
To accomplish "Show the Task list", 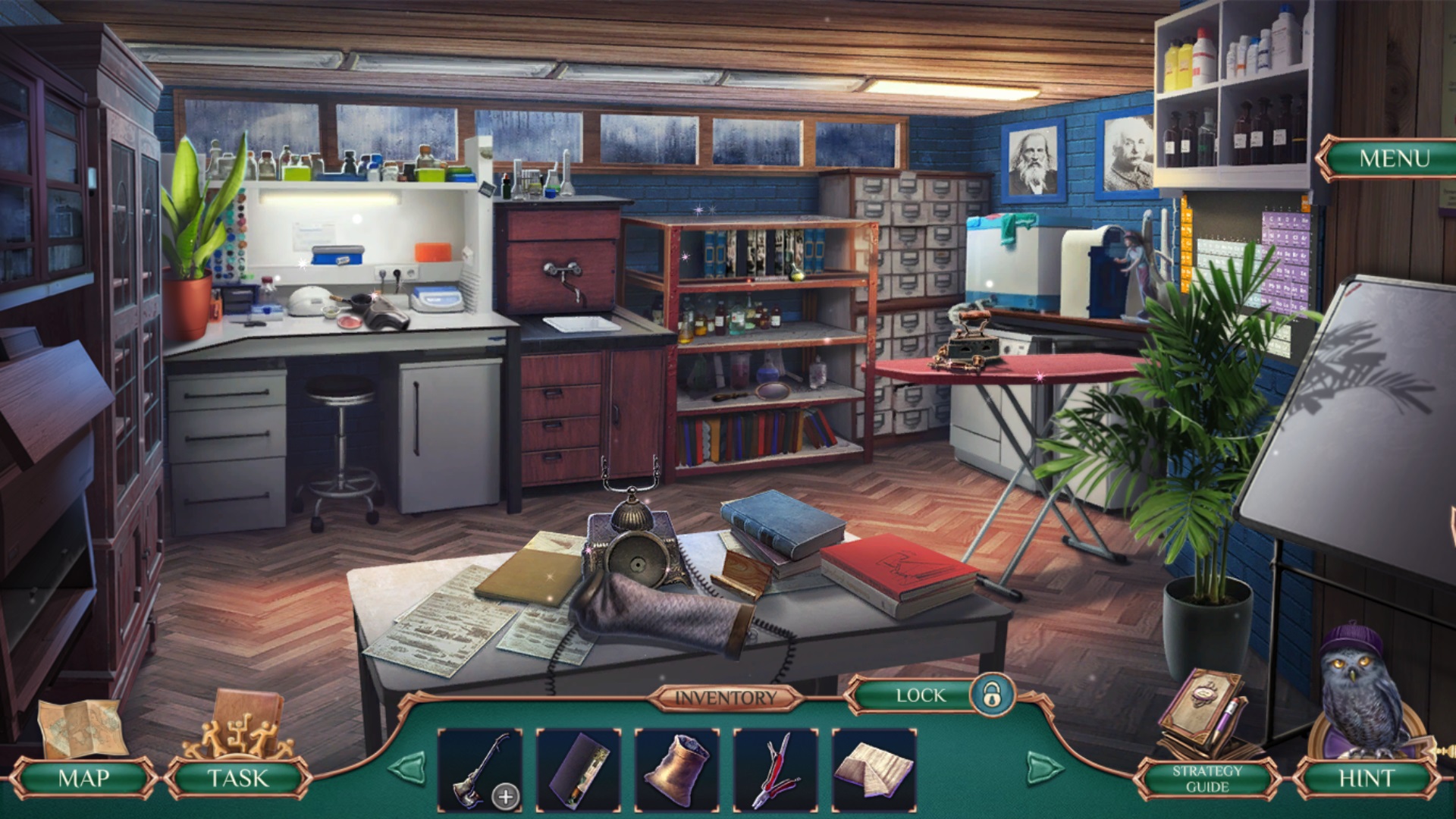I will click(x=238, y=778).
